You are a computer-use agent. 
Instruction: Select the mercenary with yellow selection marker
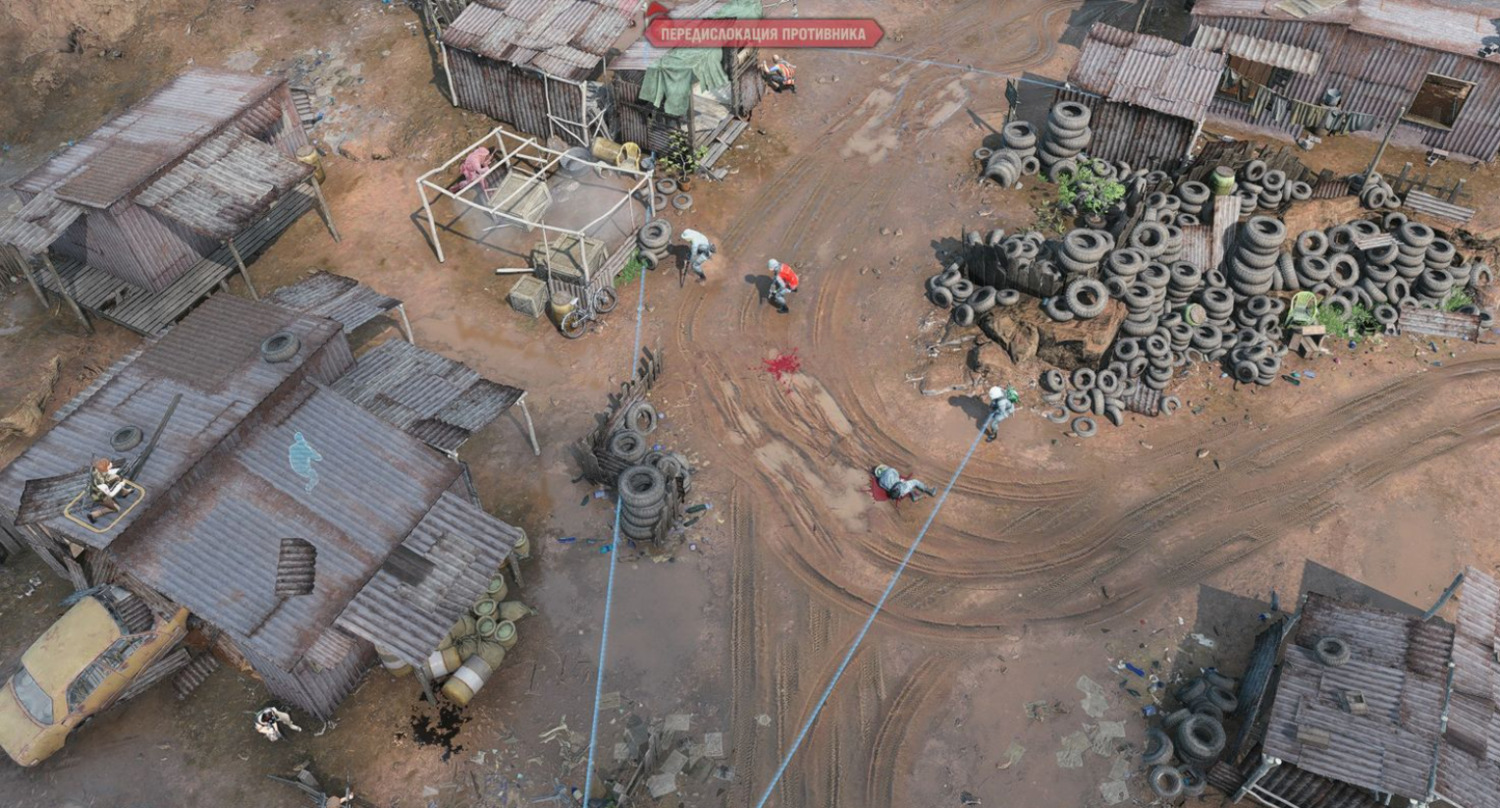coord(105,487)
